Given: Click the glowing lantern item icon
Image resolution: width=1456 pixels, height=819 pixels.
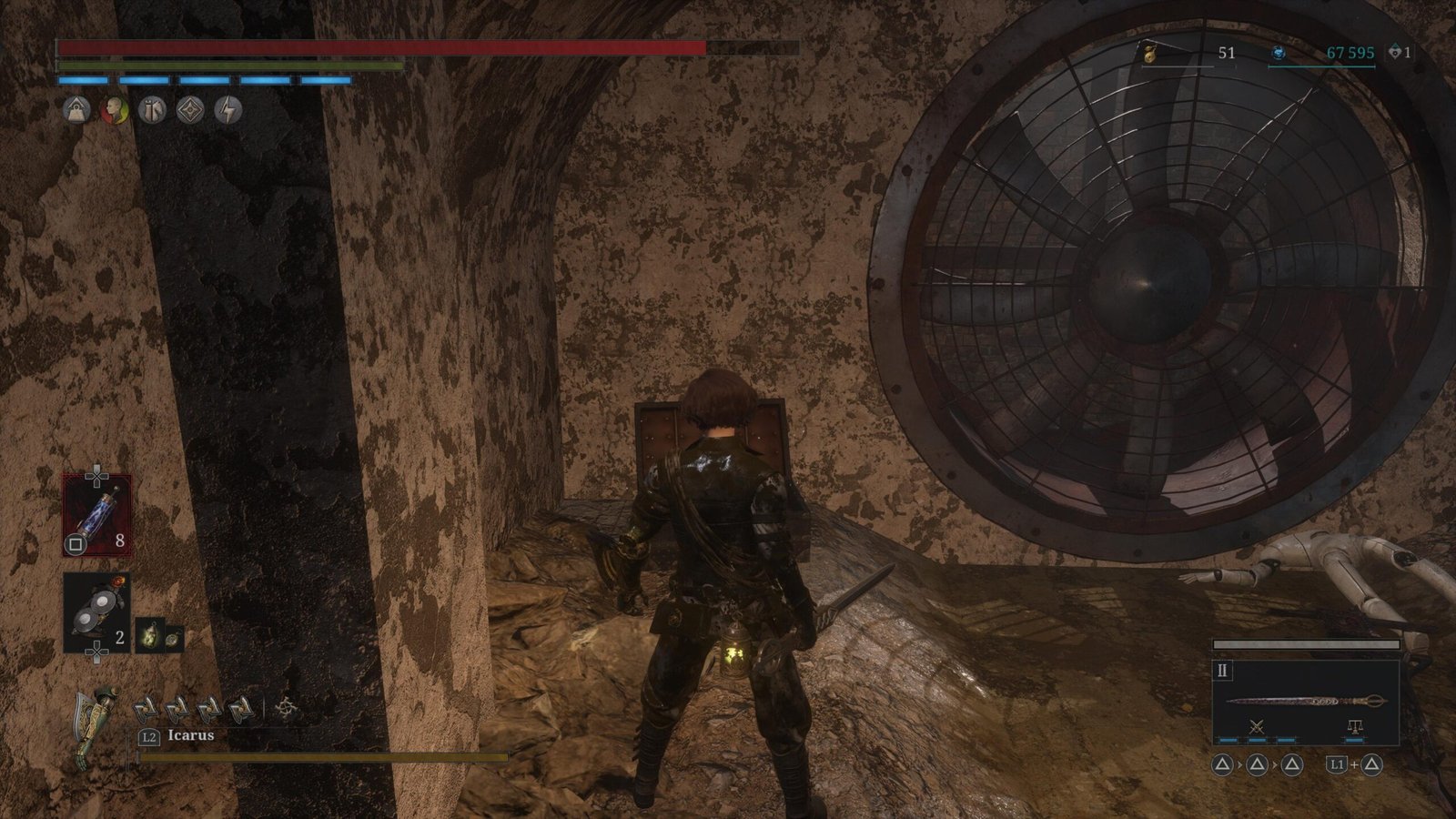Looking at the screenshot, I should coord(149,635).
